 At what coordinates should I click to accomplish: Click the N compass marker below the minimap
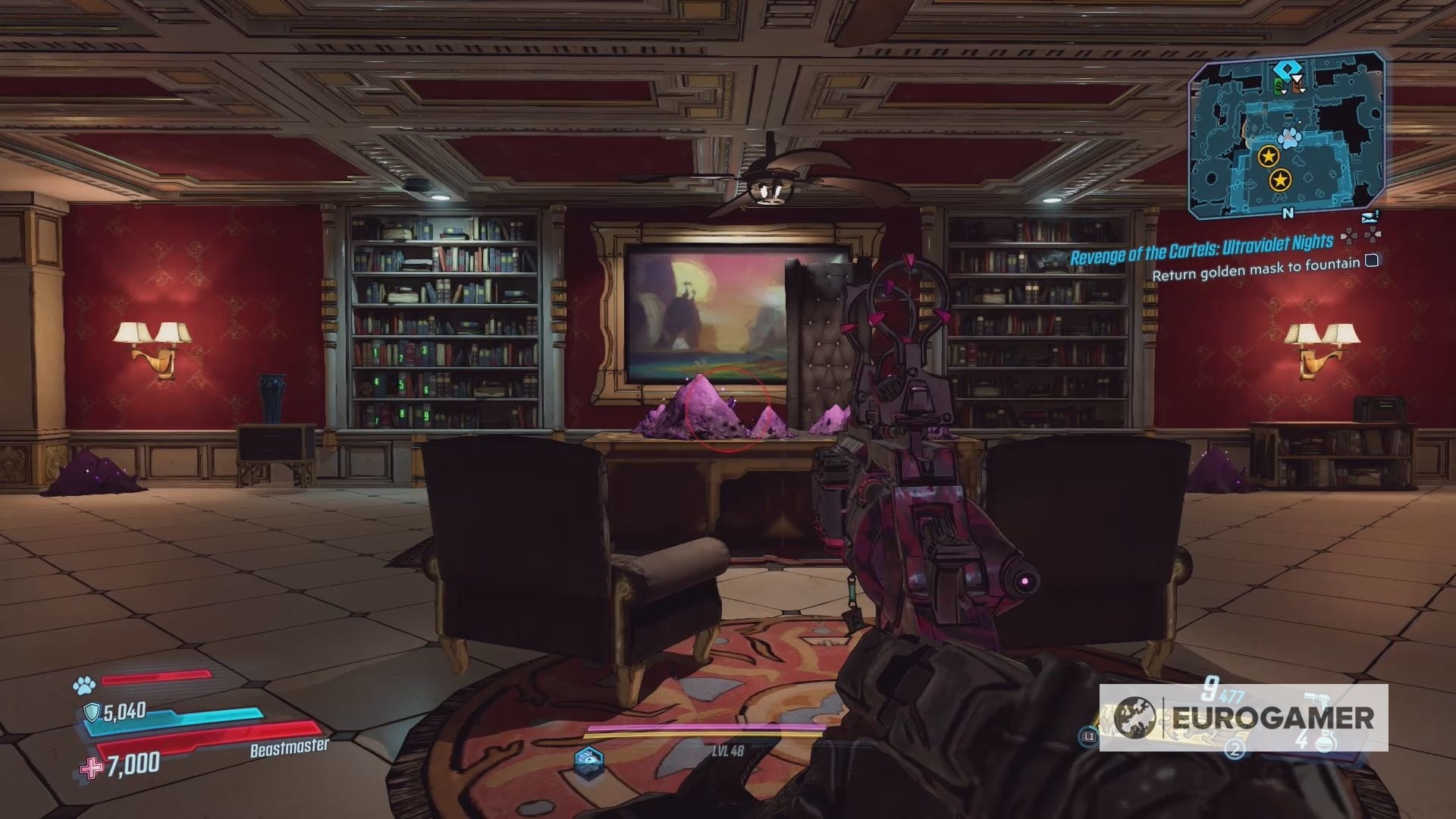click(1288, 212)
